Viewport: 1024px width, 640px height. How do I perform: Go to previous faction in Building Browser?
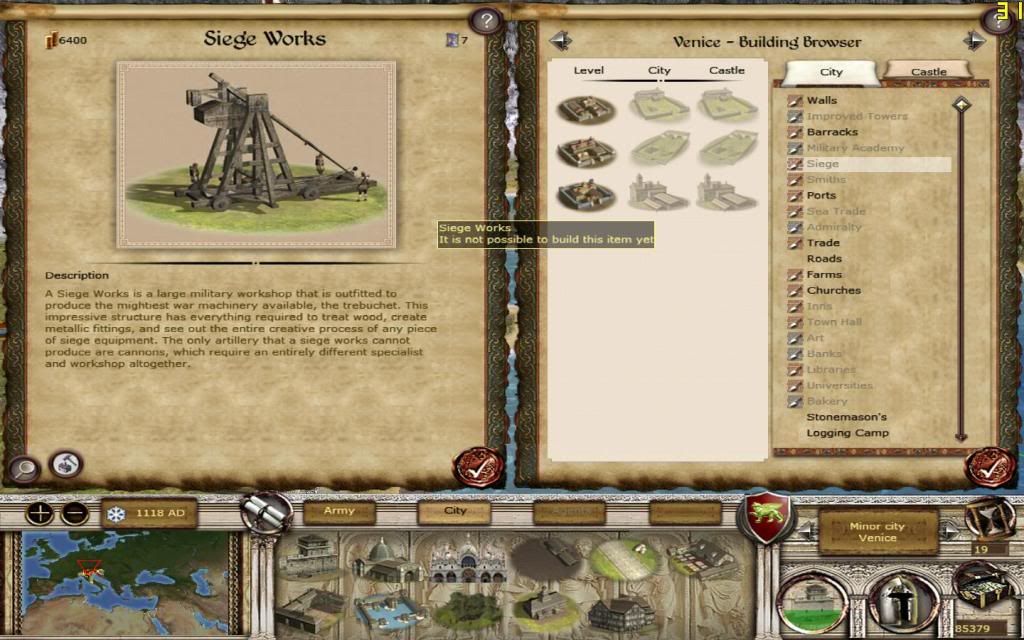560,41
